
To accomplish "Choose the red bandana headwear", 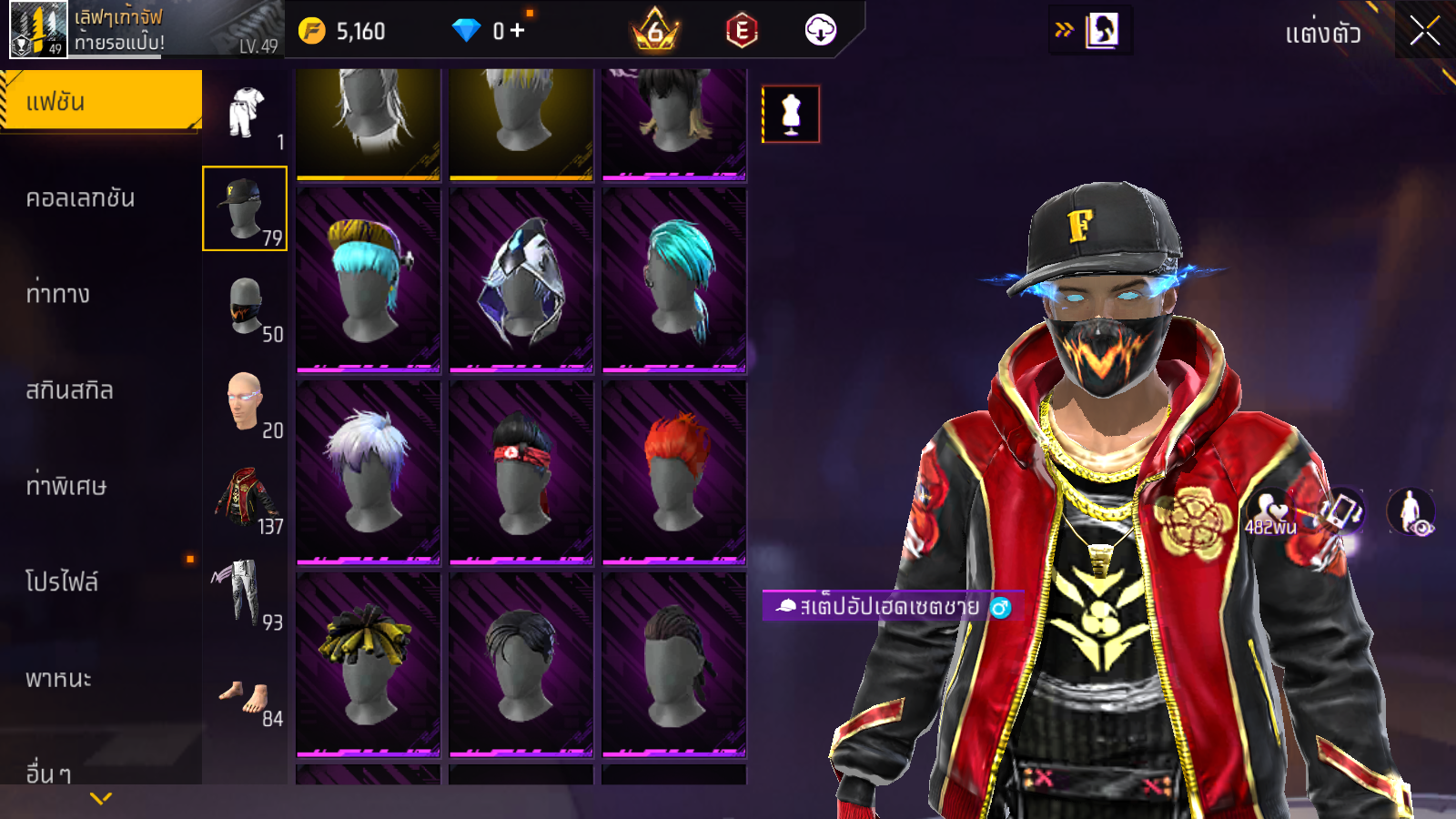I will 521,471.
